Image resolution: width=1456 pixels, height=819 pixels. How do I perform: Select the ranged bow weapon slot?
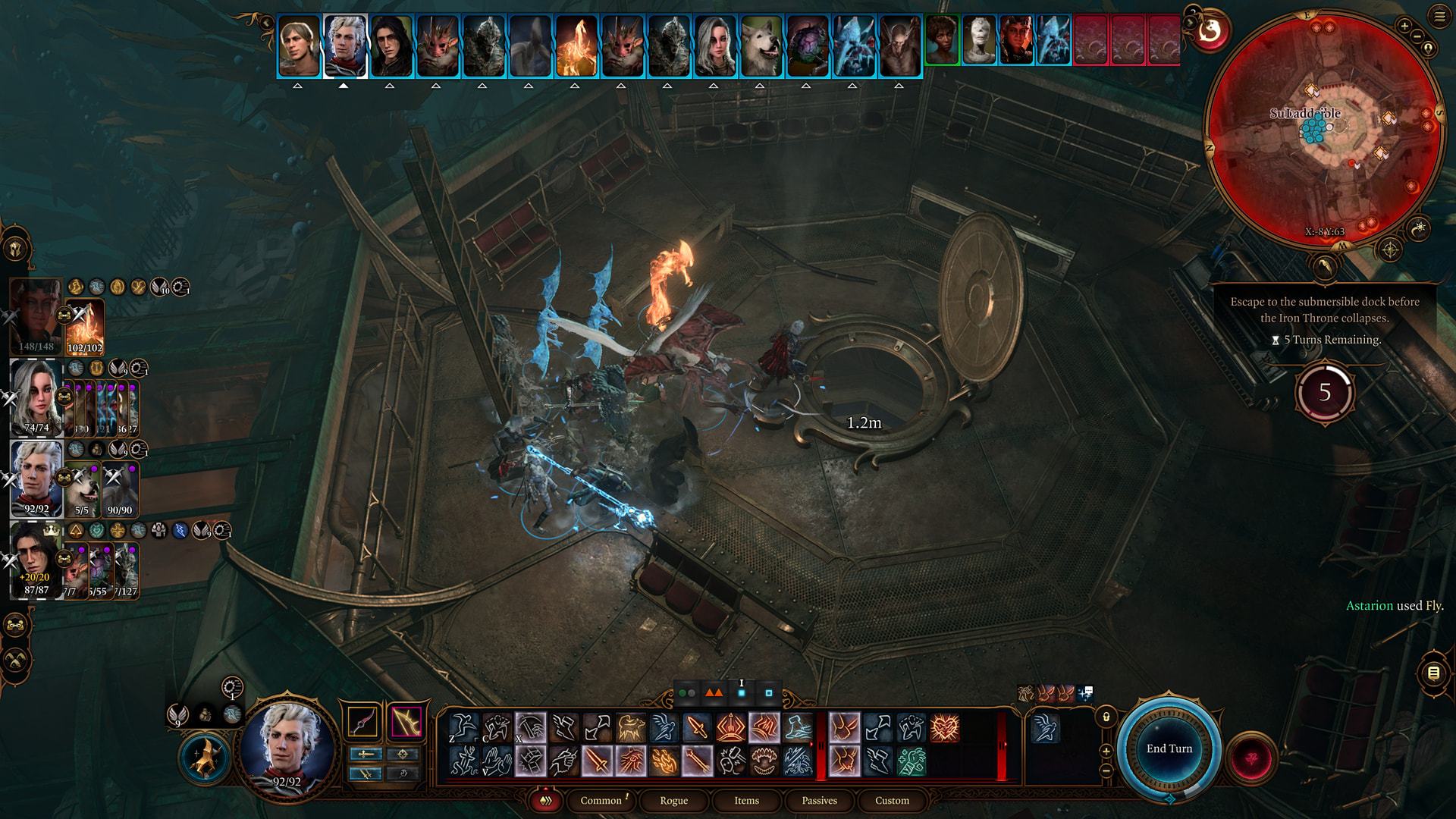point(406,722)
